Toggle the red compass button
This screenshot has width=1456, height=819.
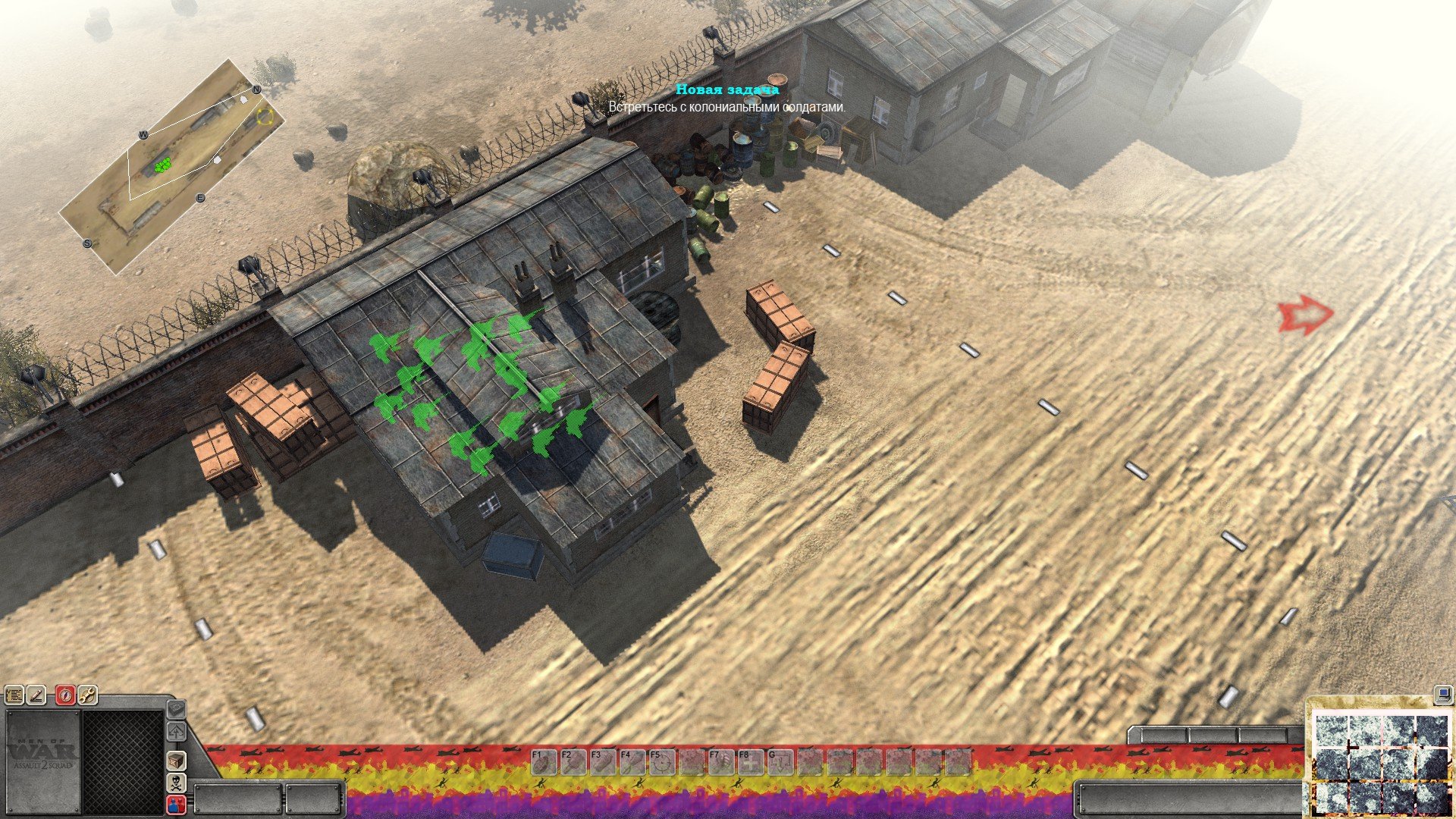(65, 694)
